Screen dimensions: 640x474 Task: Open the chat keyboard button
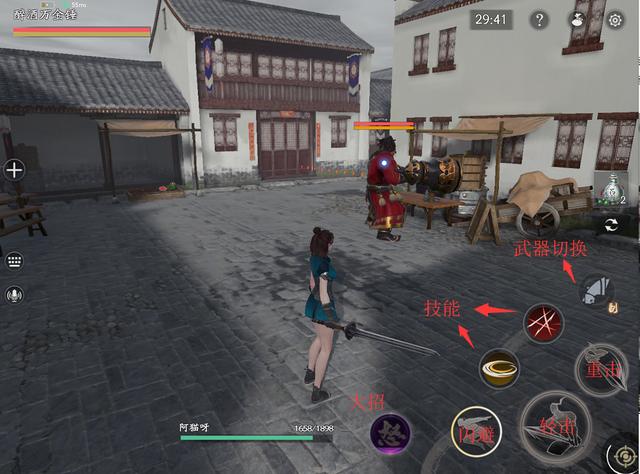[x=14, y=260]
